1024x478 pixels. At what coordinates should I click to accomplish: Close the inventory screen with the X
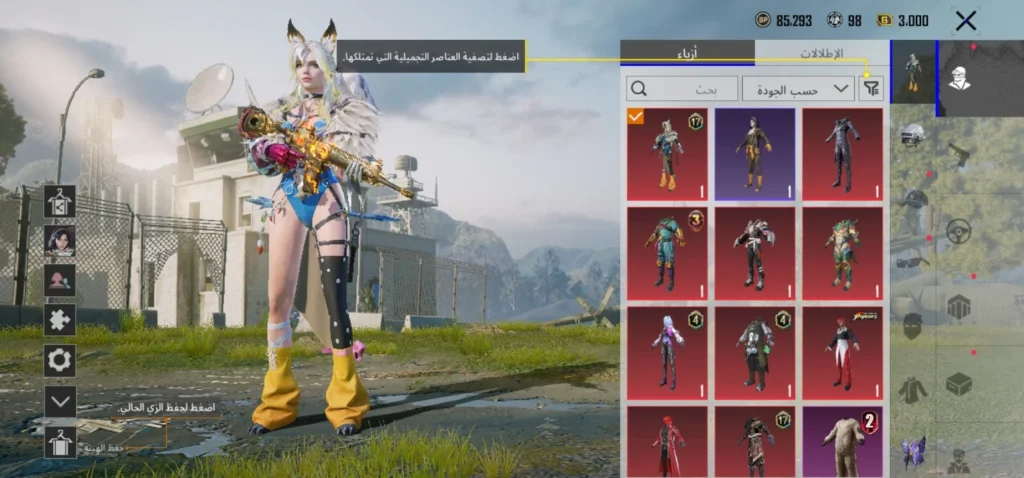(965, 20)
